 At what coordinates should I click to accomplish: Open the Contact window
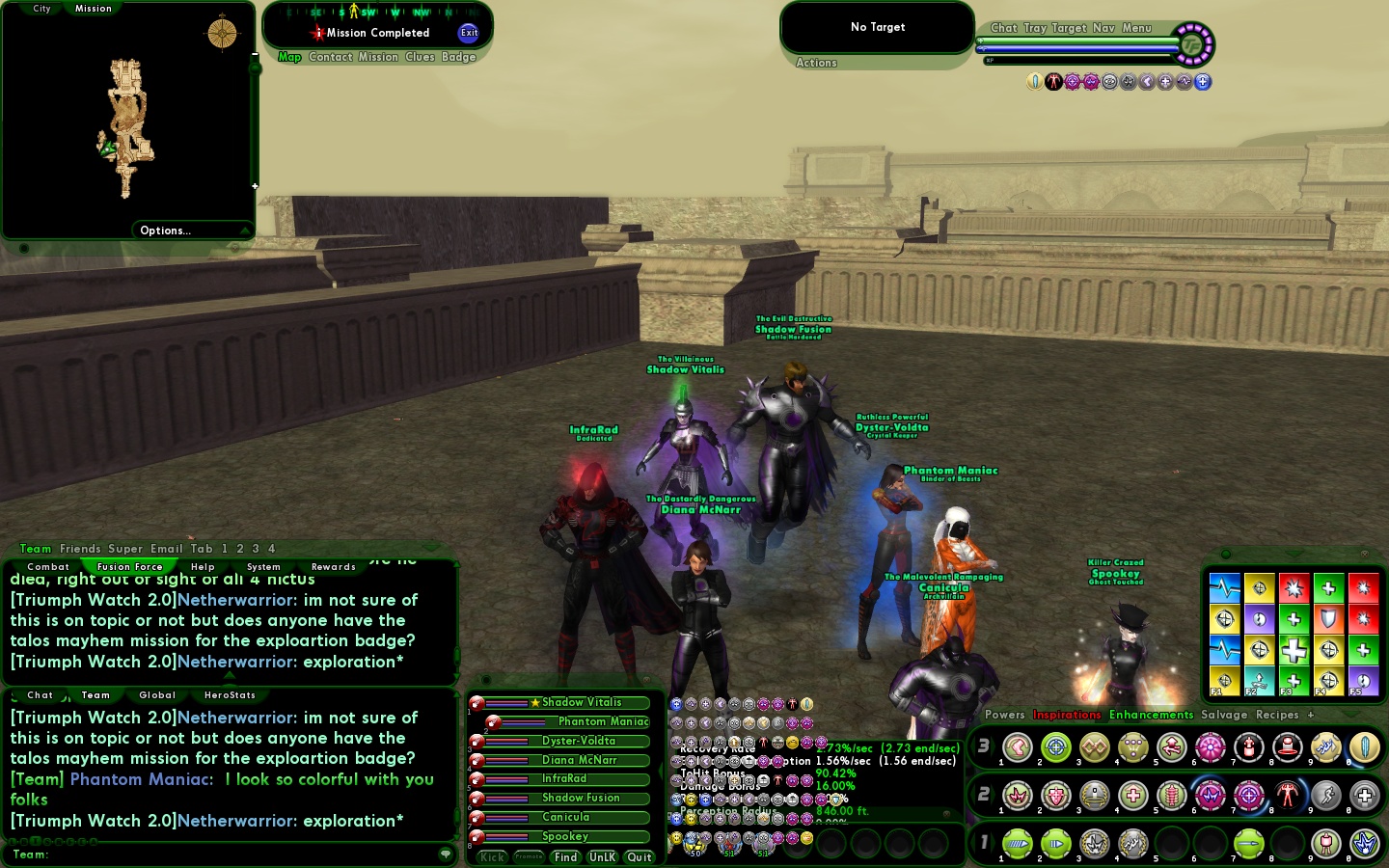(x=331, y=57)
